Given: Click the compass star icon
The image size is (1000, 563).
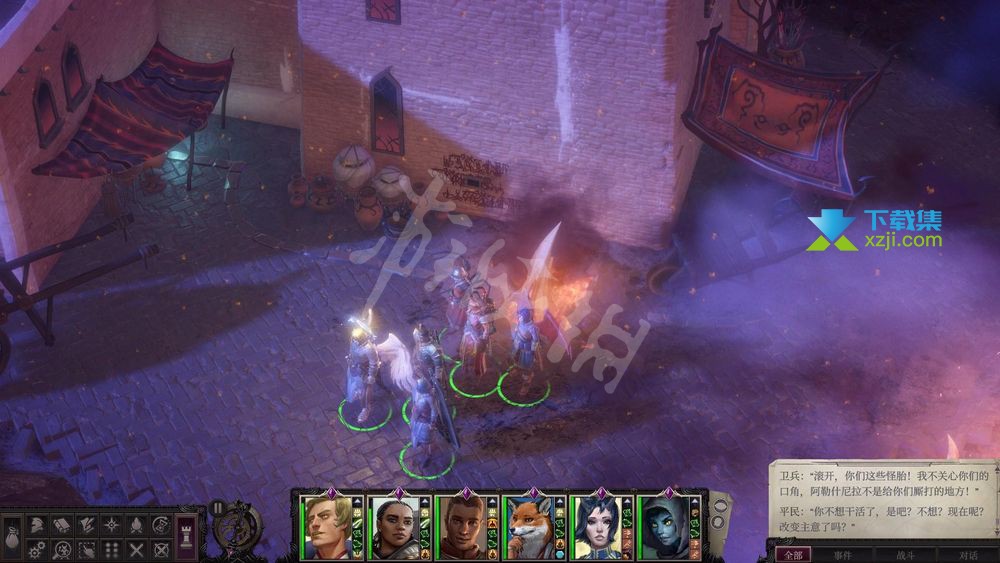Looking at the screenshot, I should point(110,524).
